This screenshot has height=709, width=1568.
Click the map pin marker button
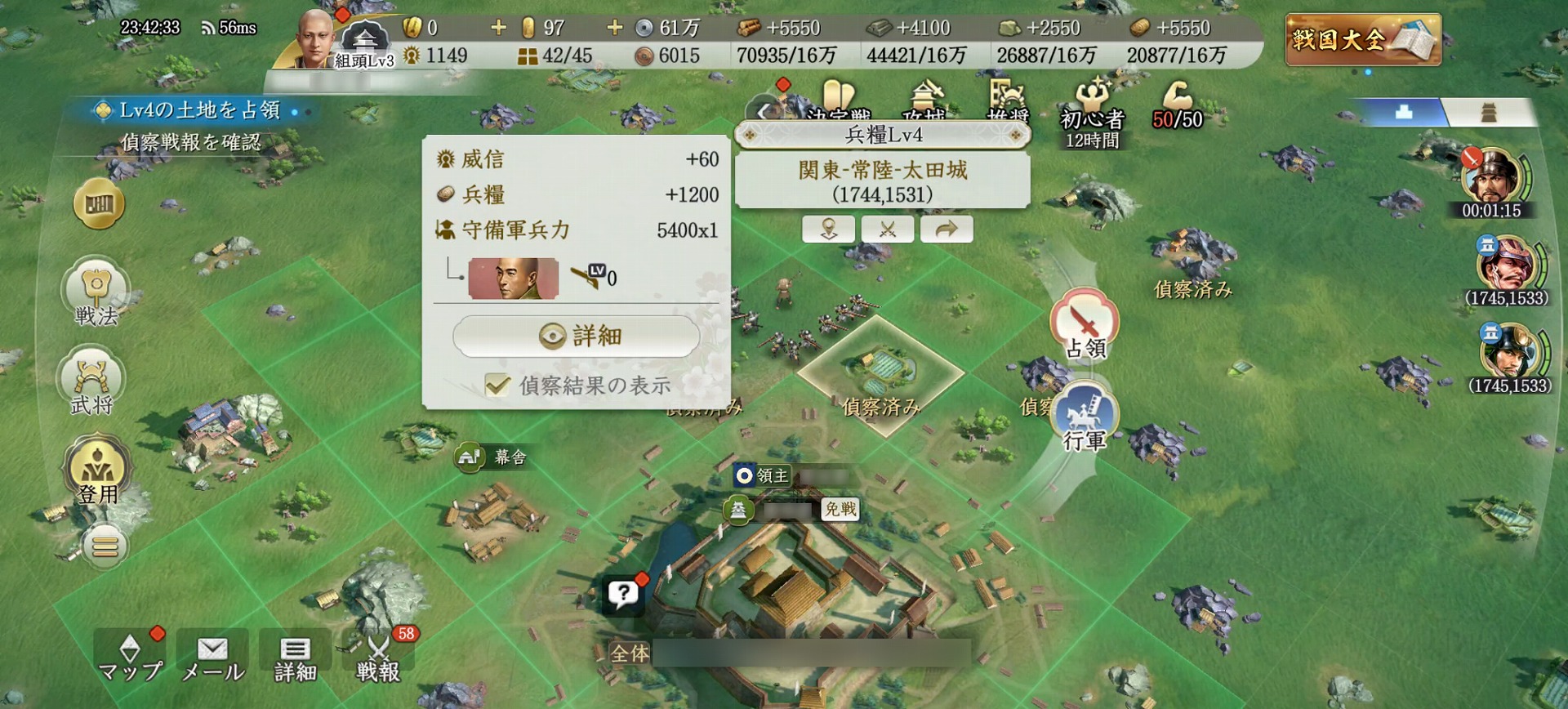828,229
